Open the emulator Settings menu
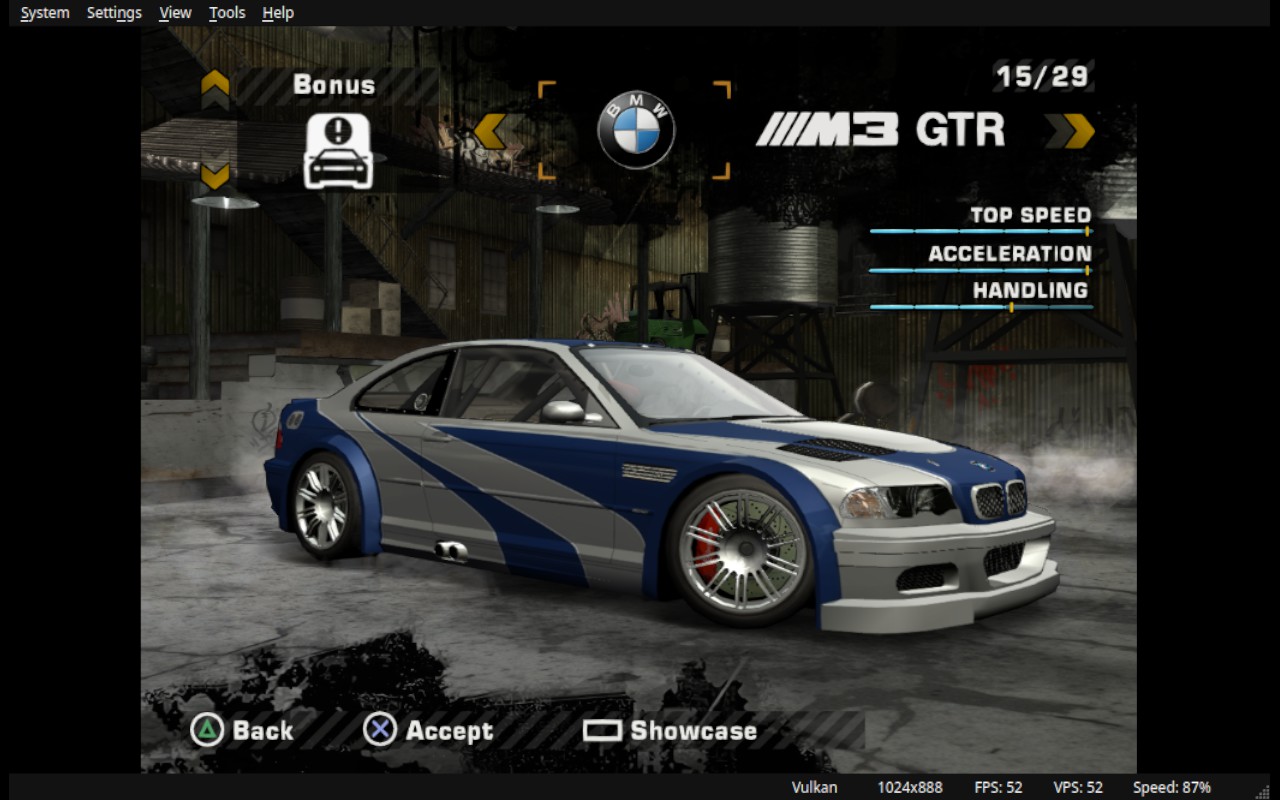 click(x=114, y=13)
